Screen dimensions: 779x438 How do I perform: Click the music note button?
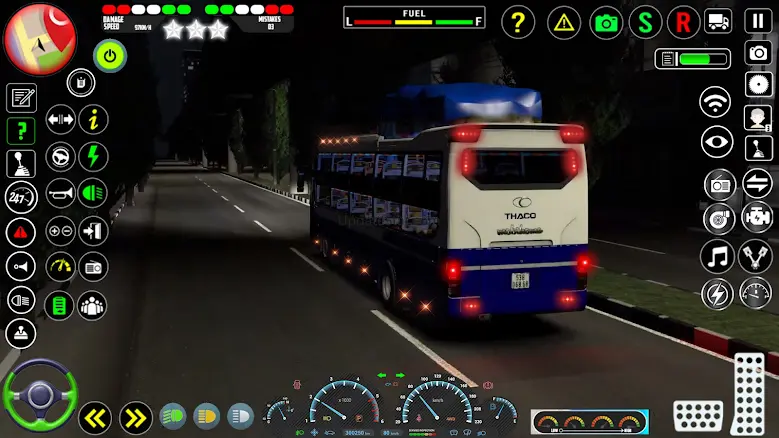click(x=716, y=256)
